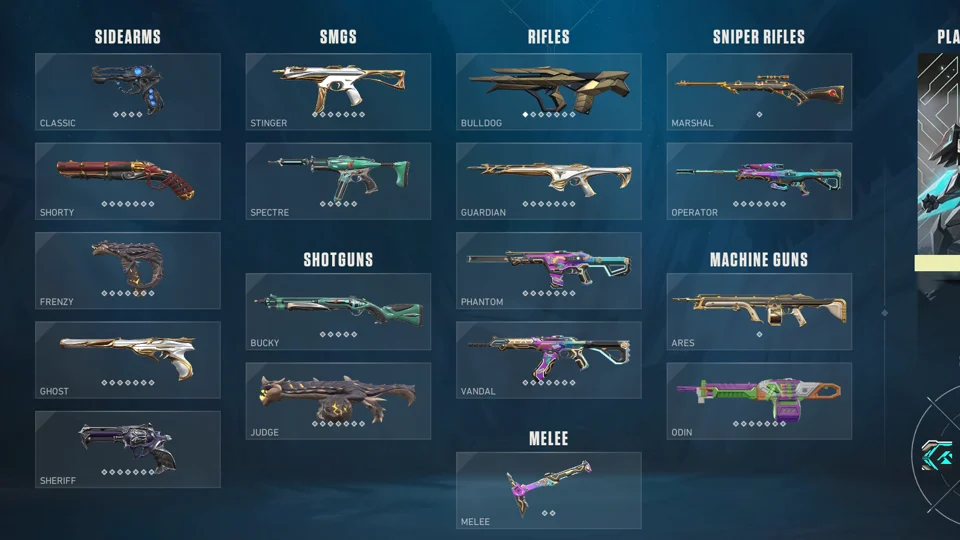Open the Sheriff revolver slot

click(x=128, y=449)
